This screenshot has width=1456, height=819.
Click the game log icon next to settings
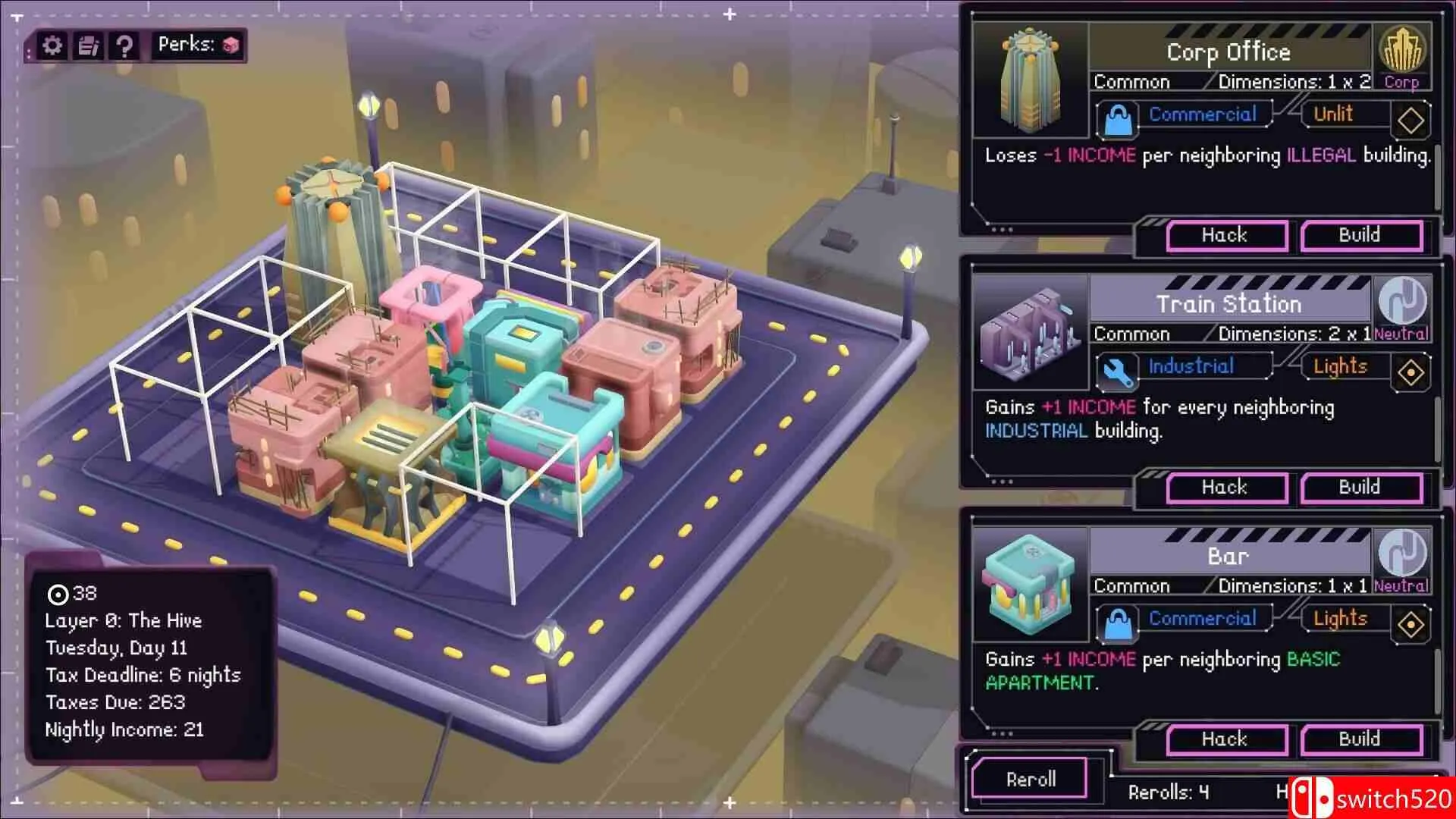pos(89,45)
